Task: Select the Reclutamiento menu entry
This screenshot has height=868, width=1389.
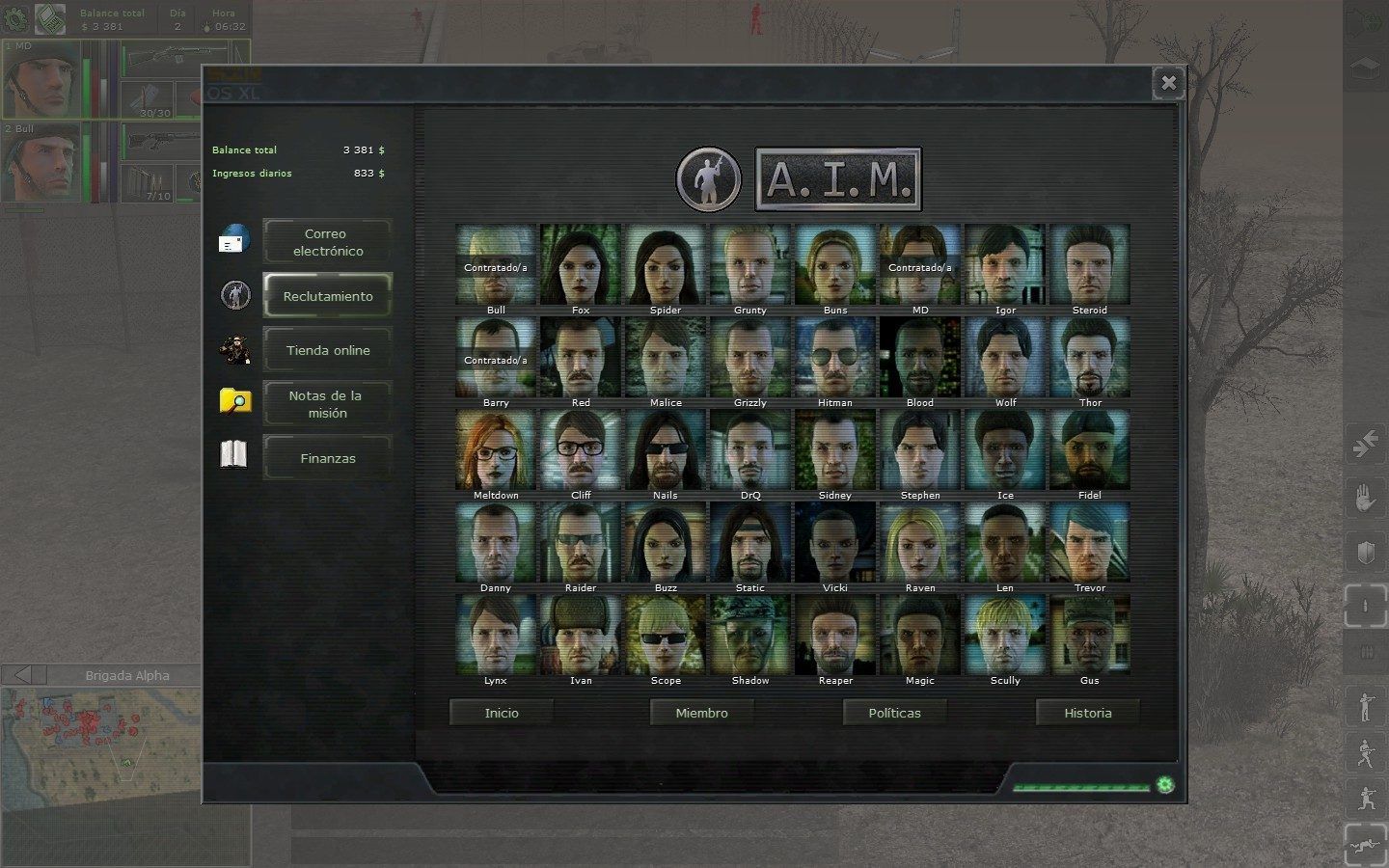Action: tap(327, 296)
